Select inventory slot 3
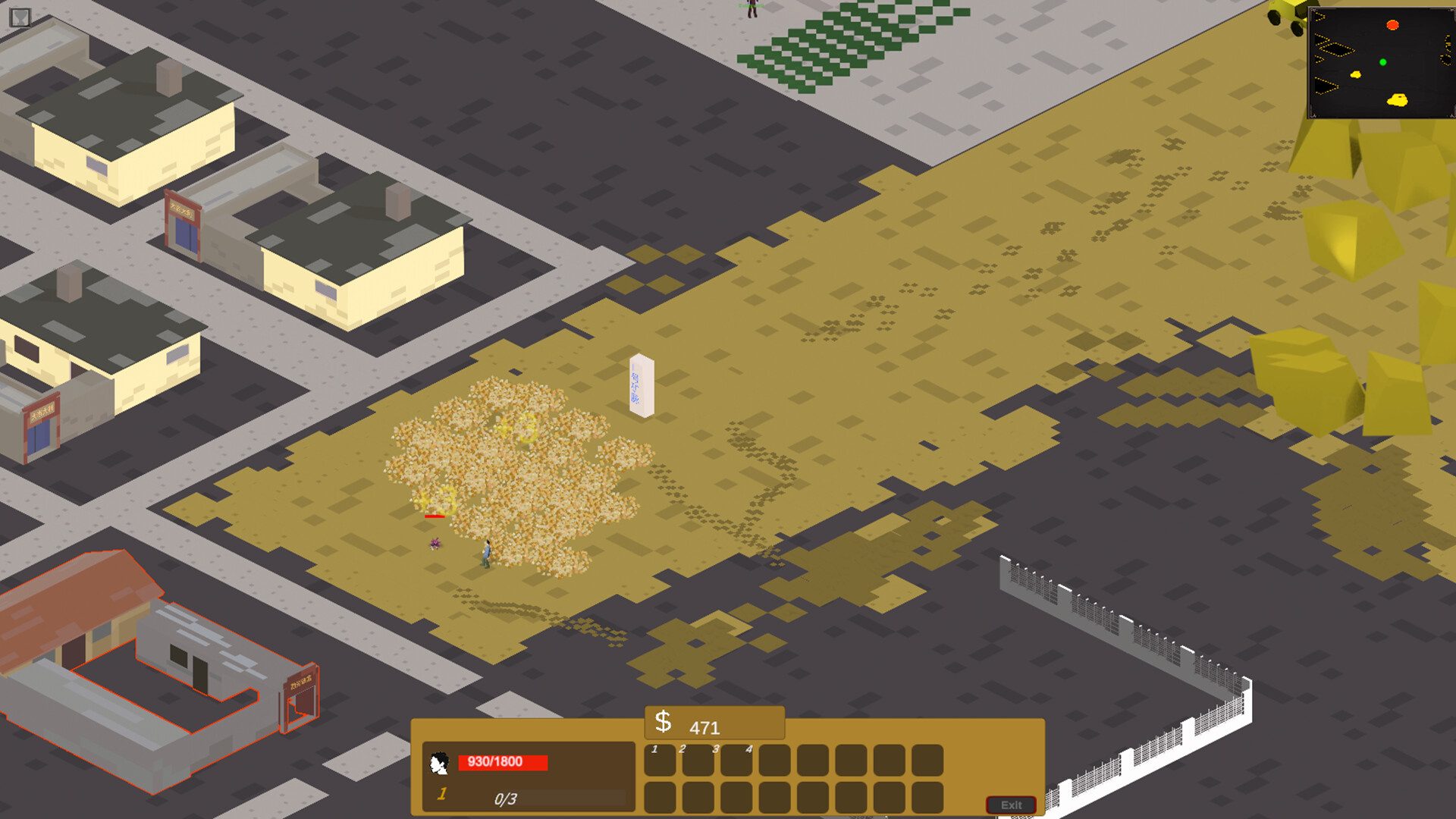The width and height of the screenshot is (1456, 819). (736, 761)
